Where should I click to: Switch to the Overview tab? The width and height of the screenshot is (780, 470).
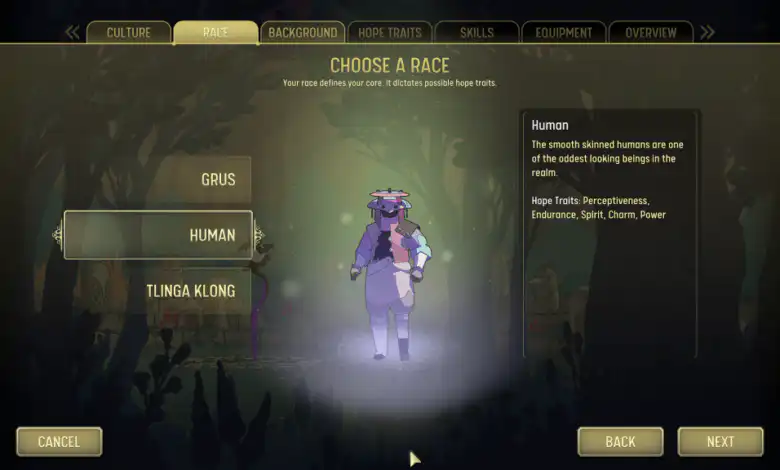coord(651,32)
